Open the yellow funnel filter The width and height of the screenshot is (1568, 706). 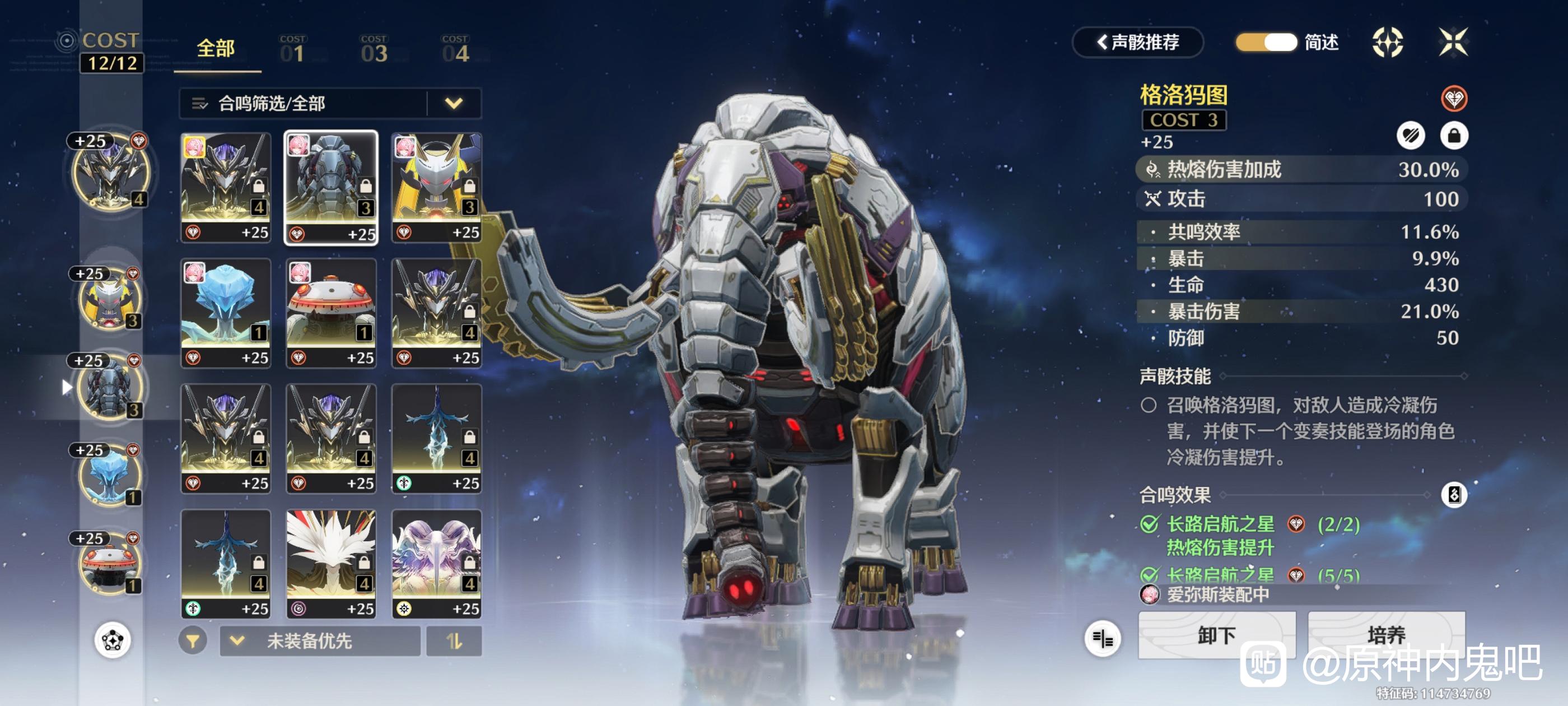coord(193,641)
